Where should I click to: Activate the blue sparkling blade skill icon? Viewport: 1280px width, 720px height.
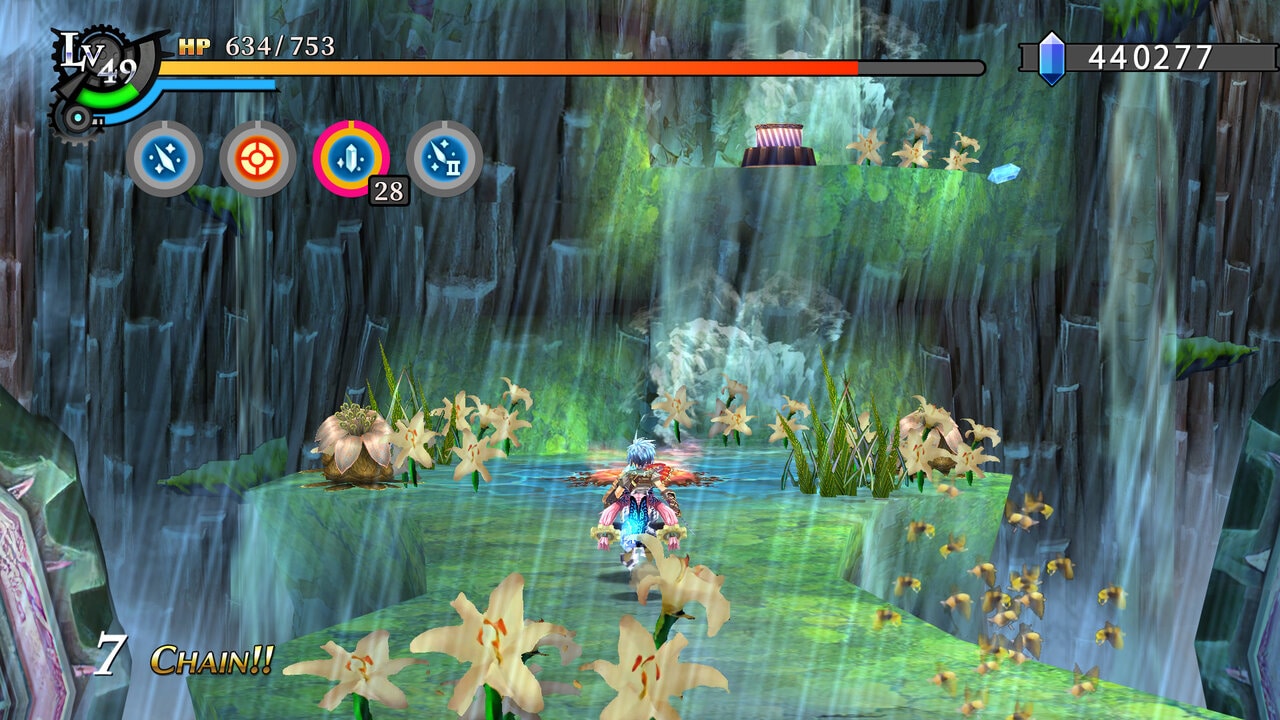tap(165, 158)
